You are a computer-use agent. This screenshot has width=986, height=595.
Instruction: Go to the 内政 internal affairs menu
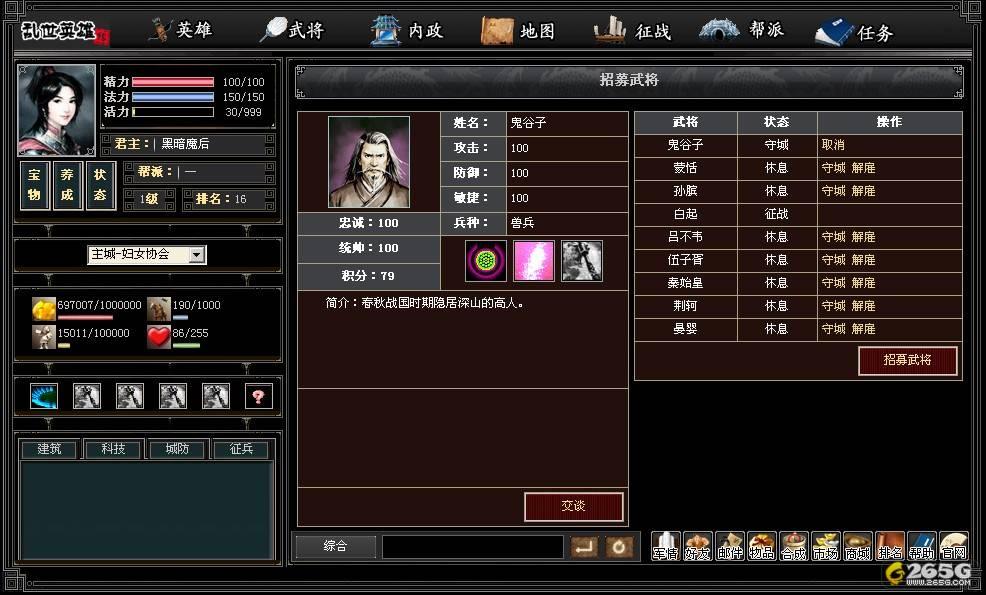pos(408,31)
